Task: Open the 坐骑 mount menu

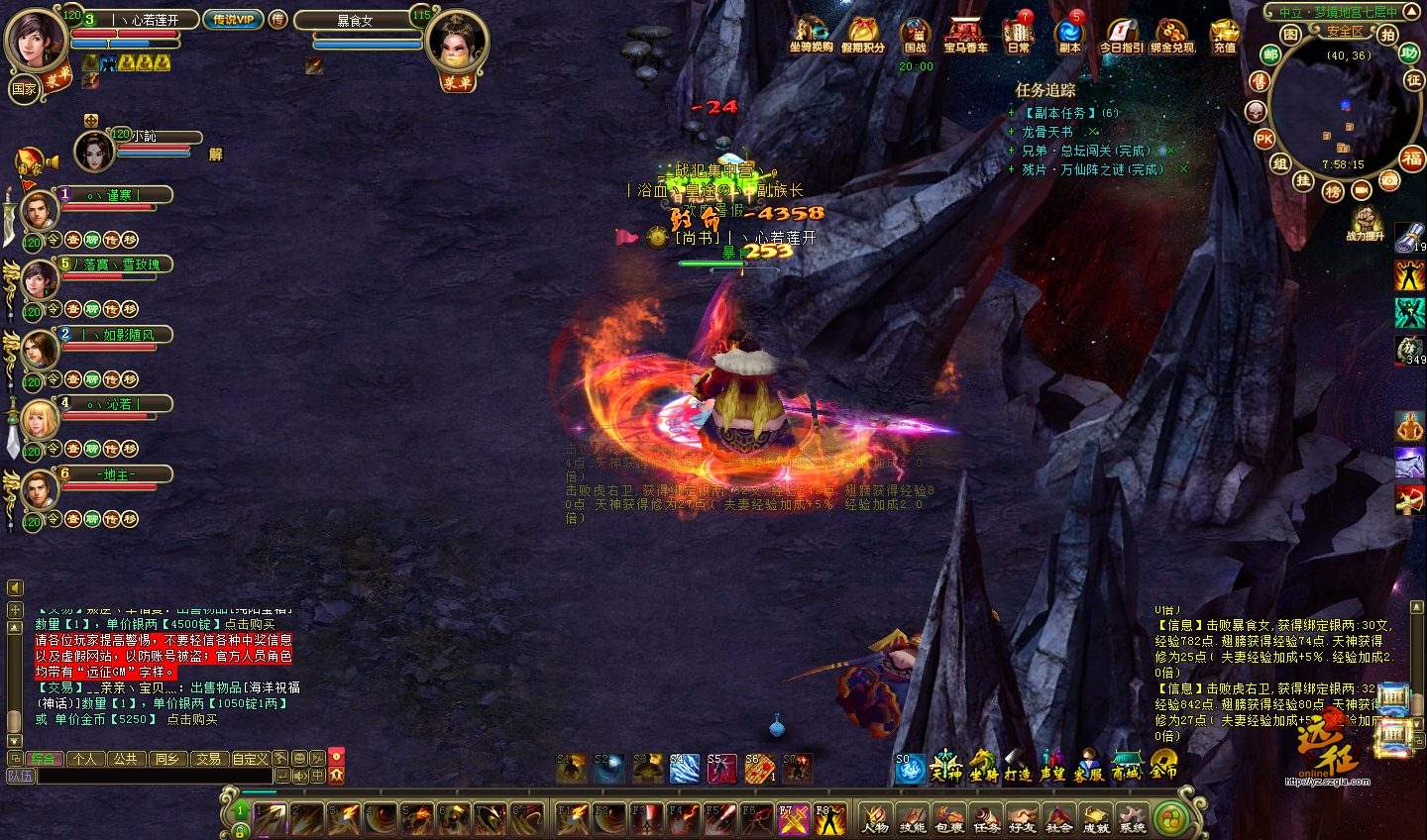Action: coord(982,766)
